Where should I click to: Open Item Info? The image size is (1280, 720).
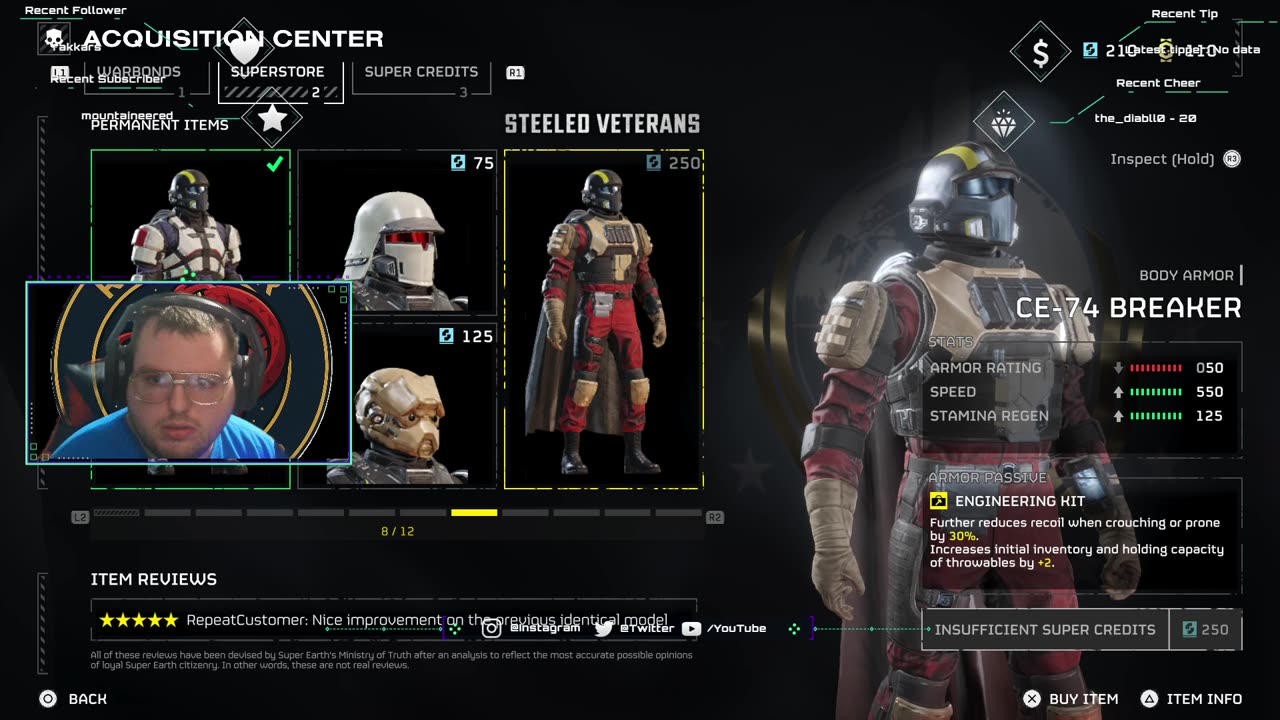coord(1193,699)
